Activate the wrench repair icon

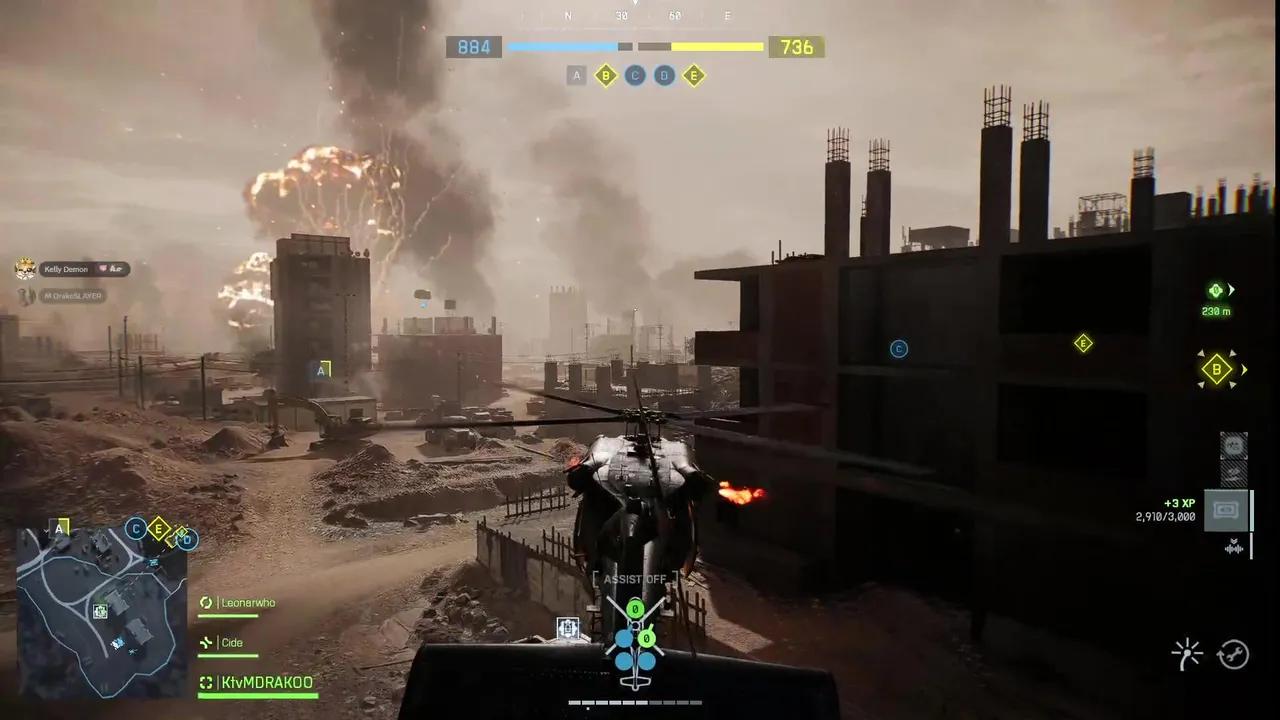[x=1233, y=655]
